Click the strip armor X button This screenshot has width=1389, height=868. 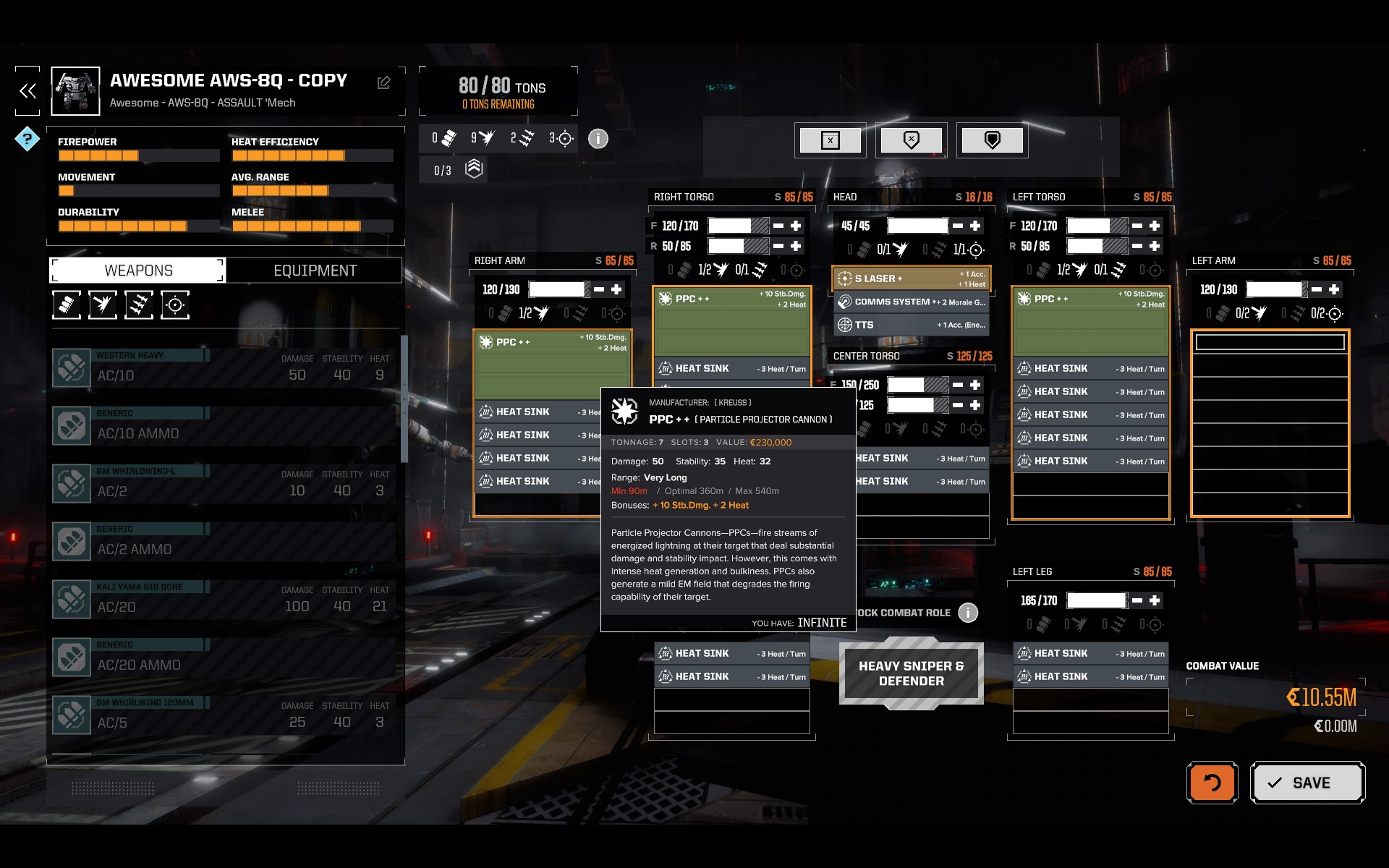click(831, 140)
